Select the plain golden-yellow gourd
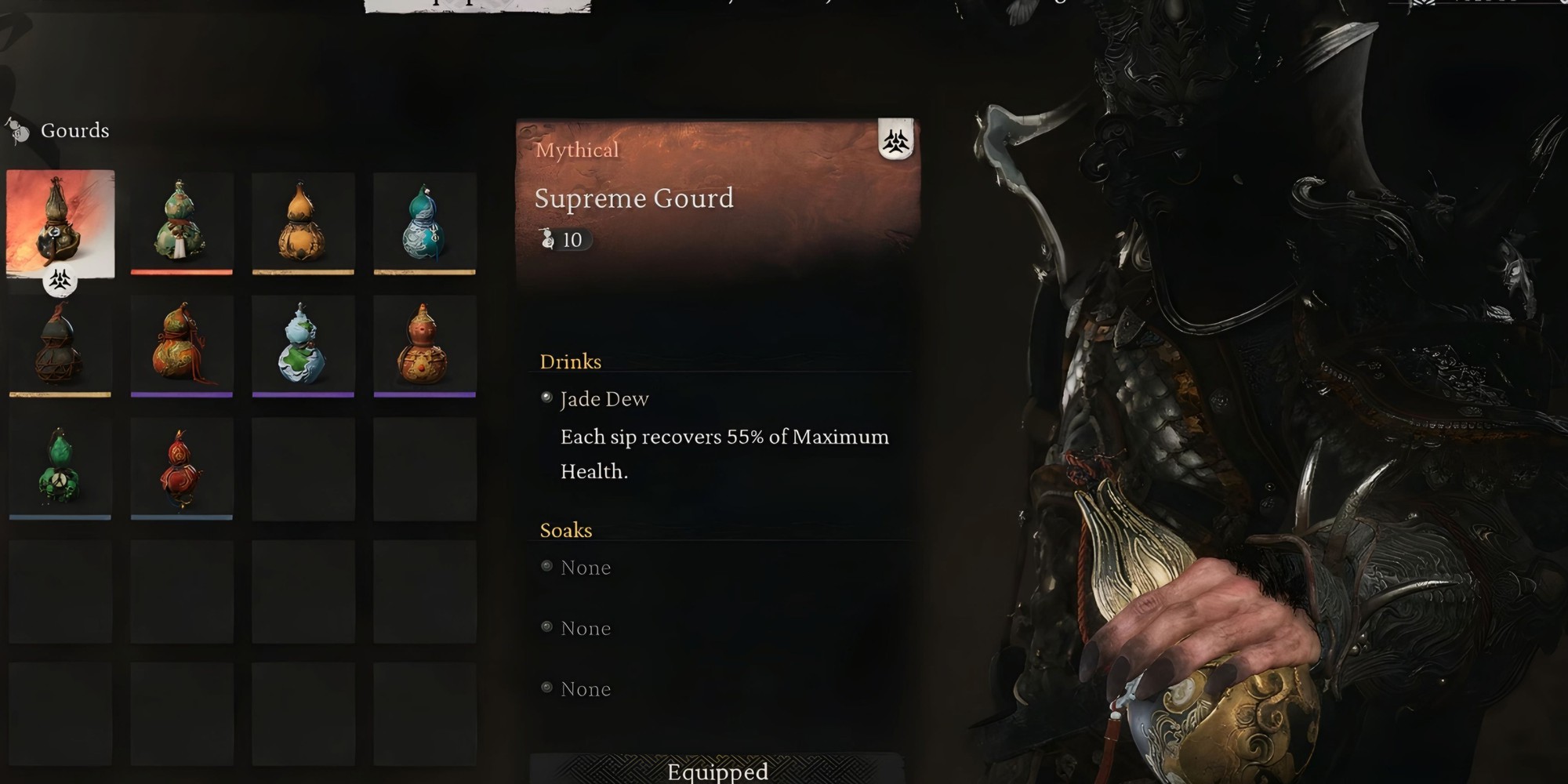Viewport: 1568px width, 784px height. tap(303, 223)
